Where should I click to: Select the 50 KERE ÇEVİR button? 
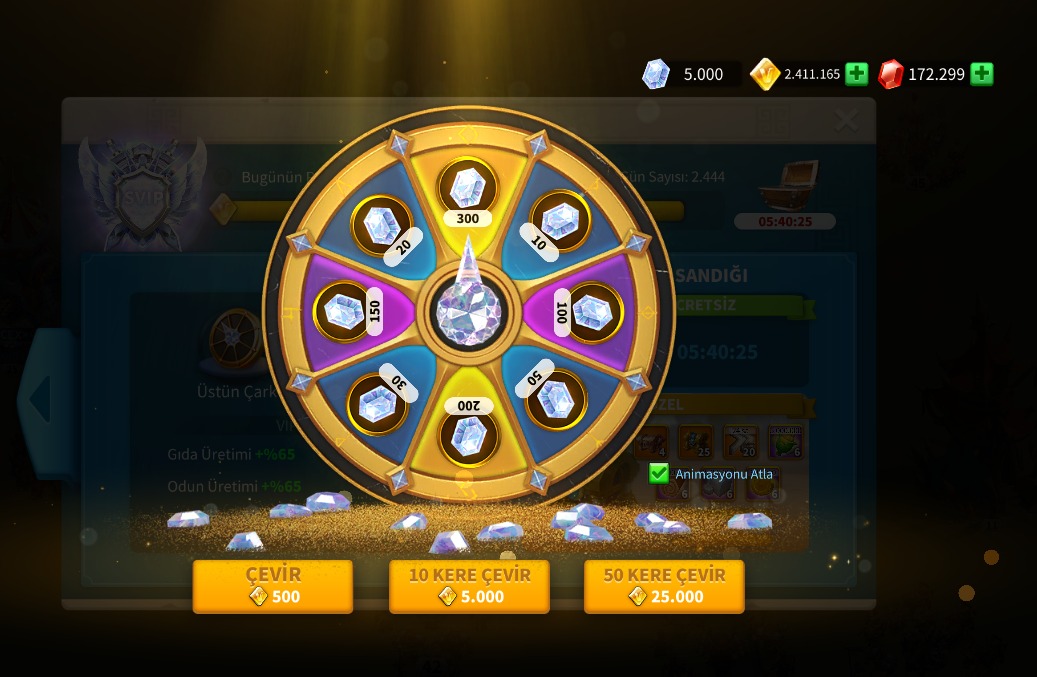(x=664, y=586)
